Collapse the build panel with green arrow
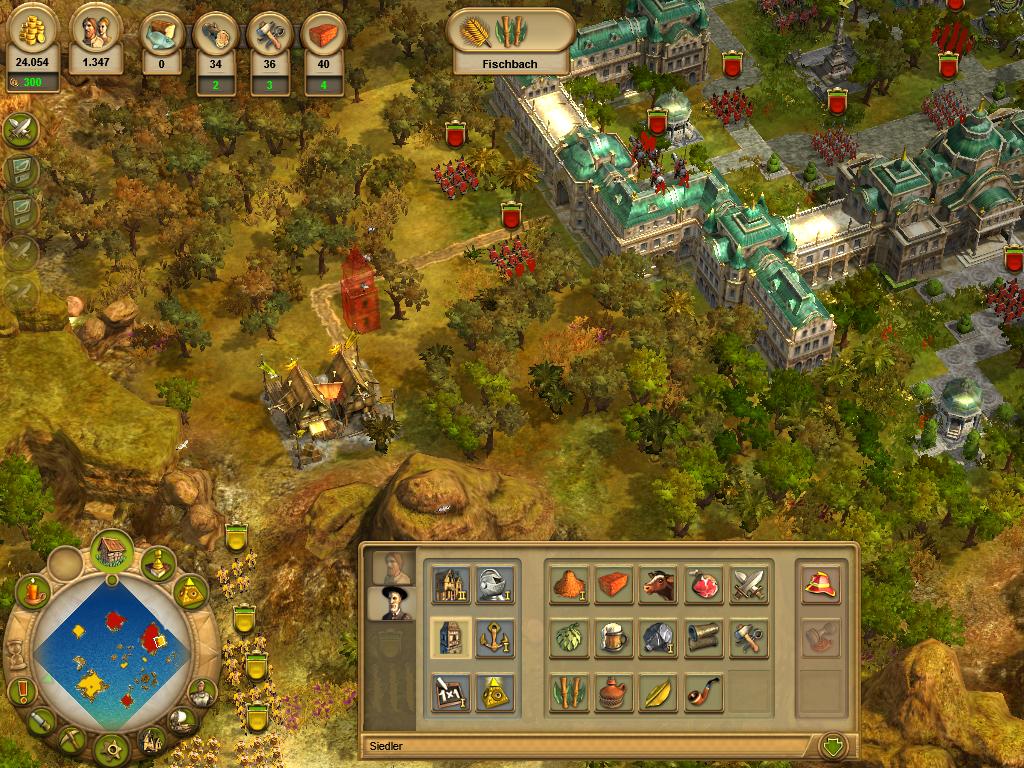This screenshot has height=768, width=1024. point(832,745)
